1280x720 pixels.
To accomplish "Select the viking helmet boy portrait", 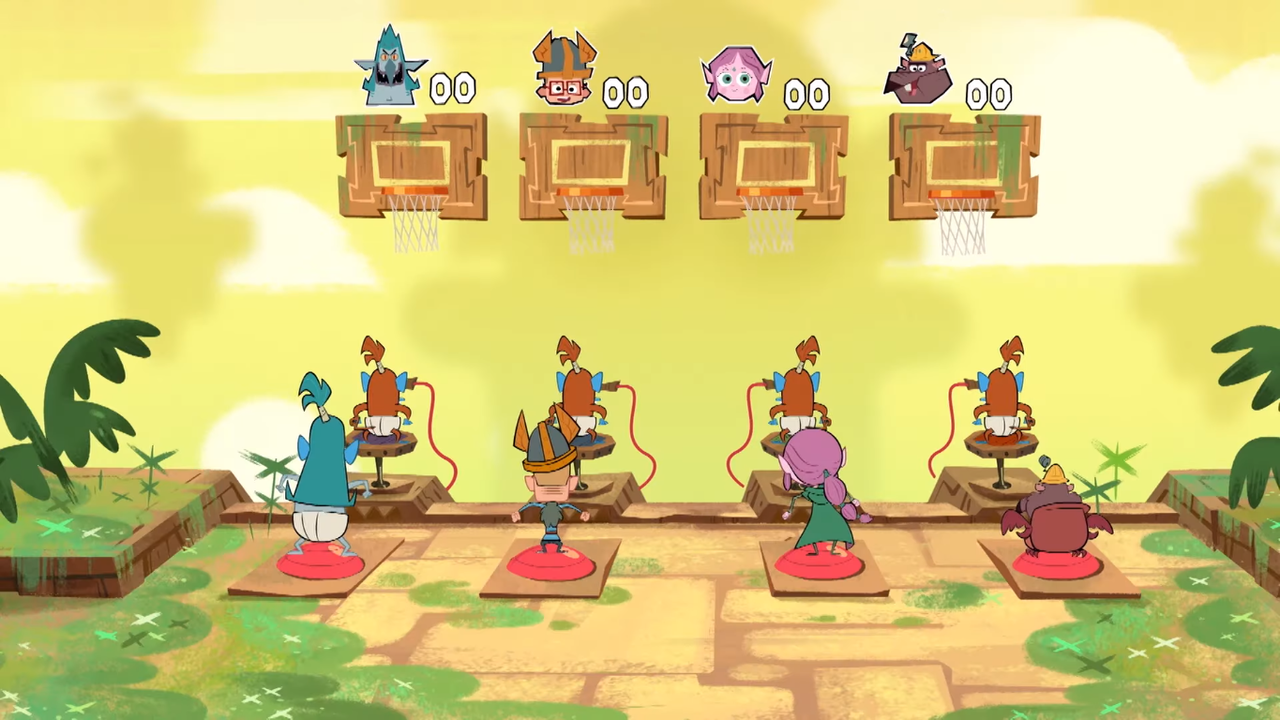I will tap(563, 70).
